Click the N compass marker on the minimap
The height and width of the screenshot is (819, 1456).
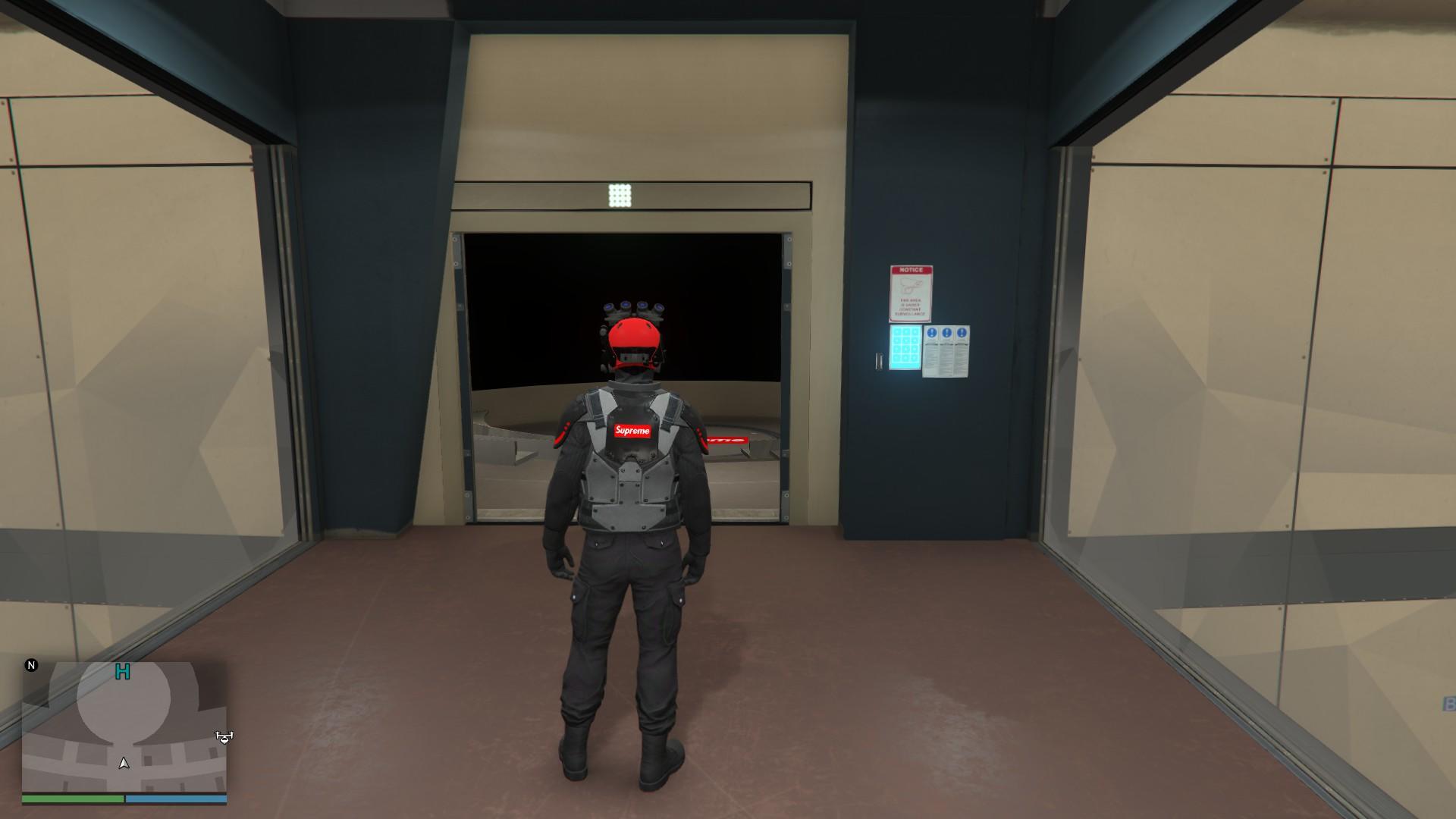point(31,666)
